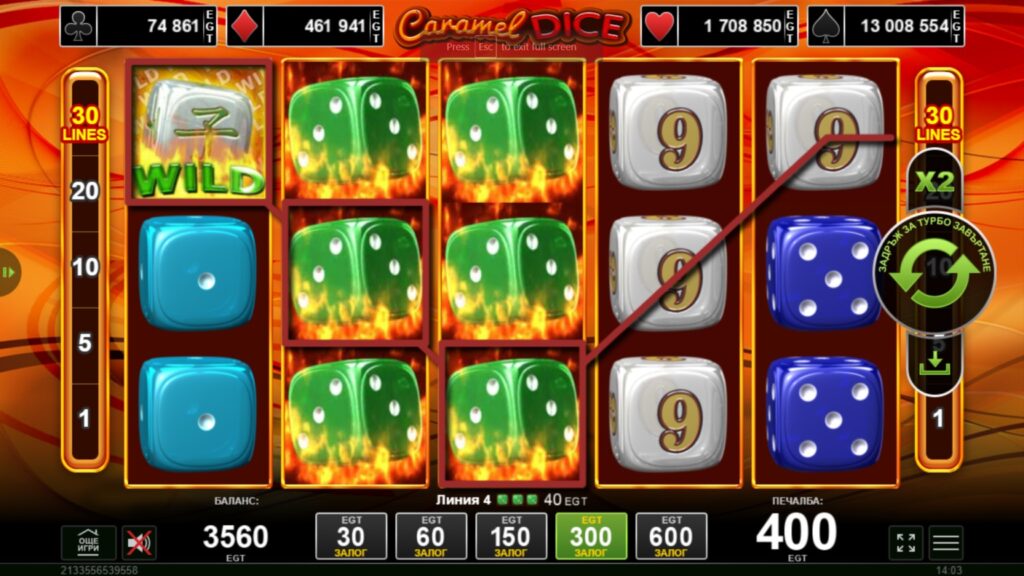Set 10 lines on the left selector

(85, 267)
